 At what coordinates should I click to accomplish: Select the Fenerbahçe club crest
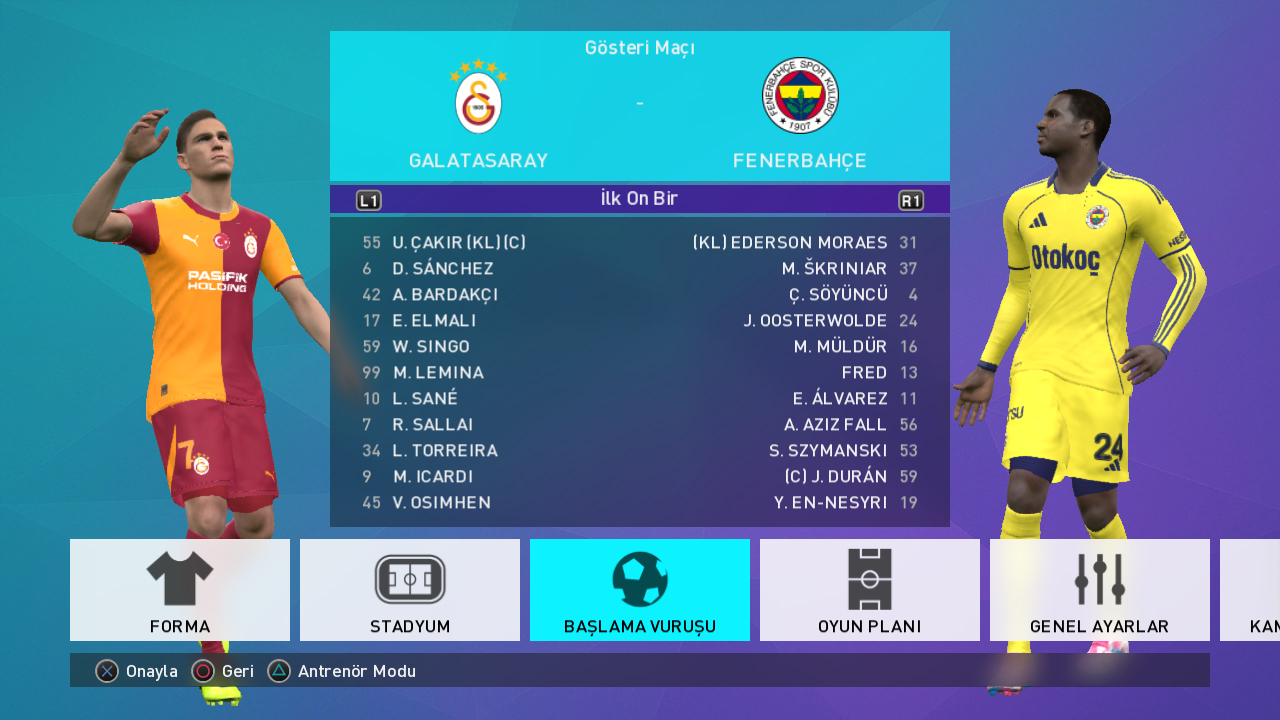(x=800, y=96)
